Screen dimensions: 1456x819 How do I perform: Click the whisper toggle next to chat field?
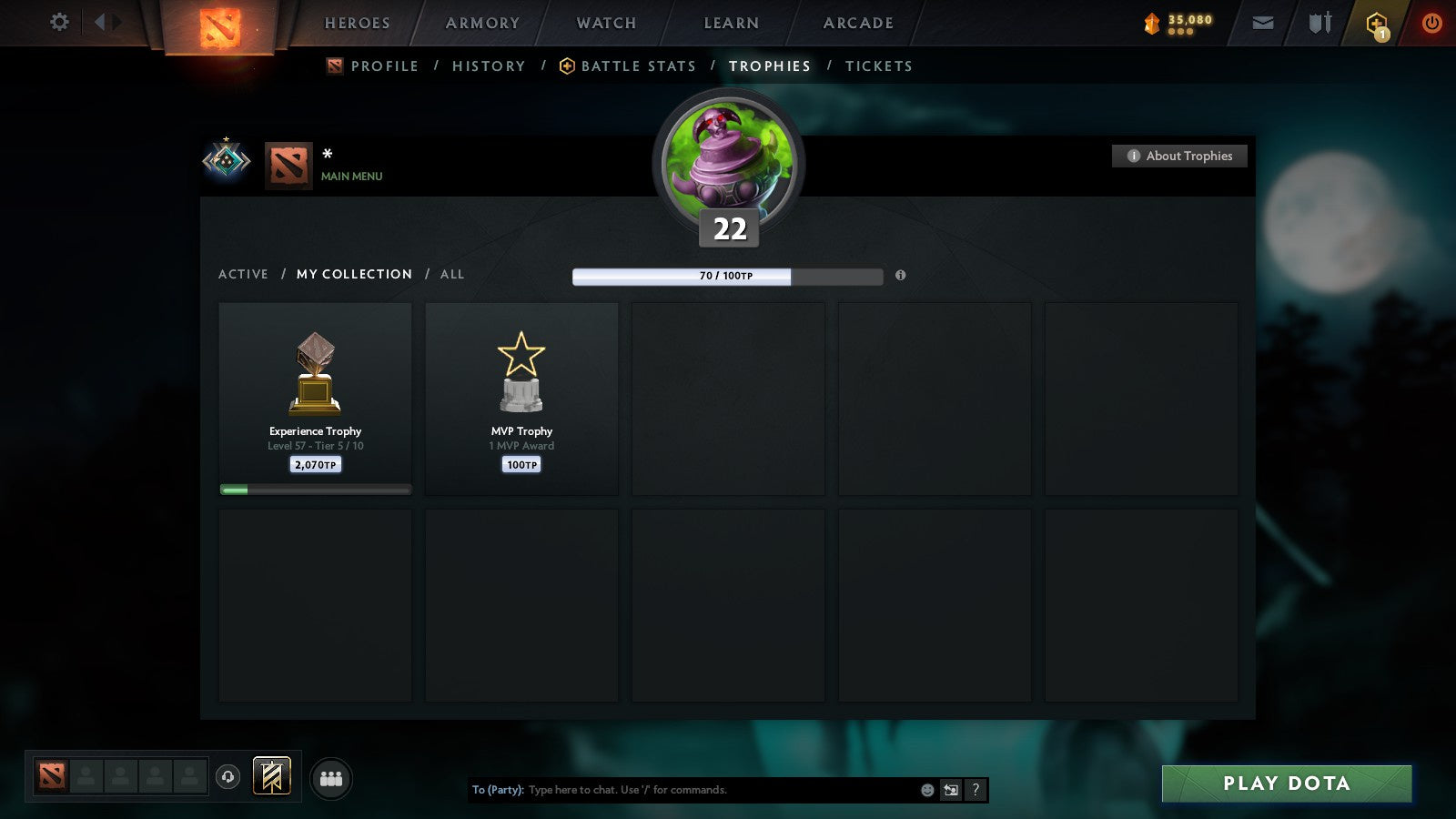[x=950, y=790]
